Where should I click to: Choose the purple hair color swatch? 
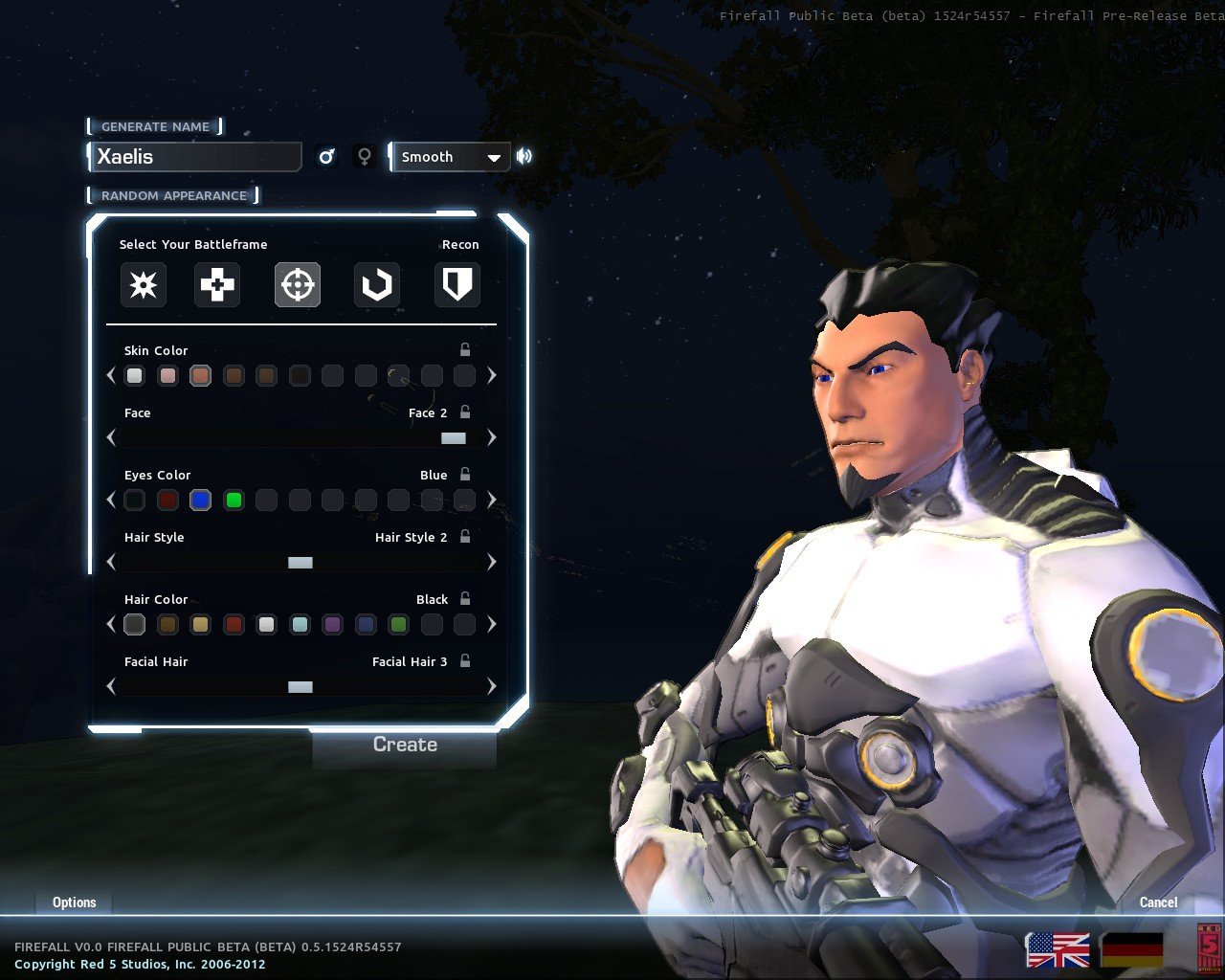[332, 625]
